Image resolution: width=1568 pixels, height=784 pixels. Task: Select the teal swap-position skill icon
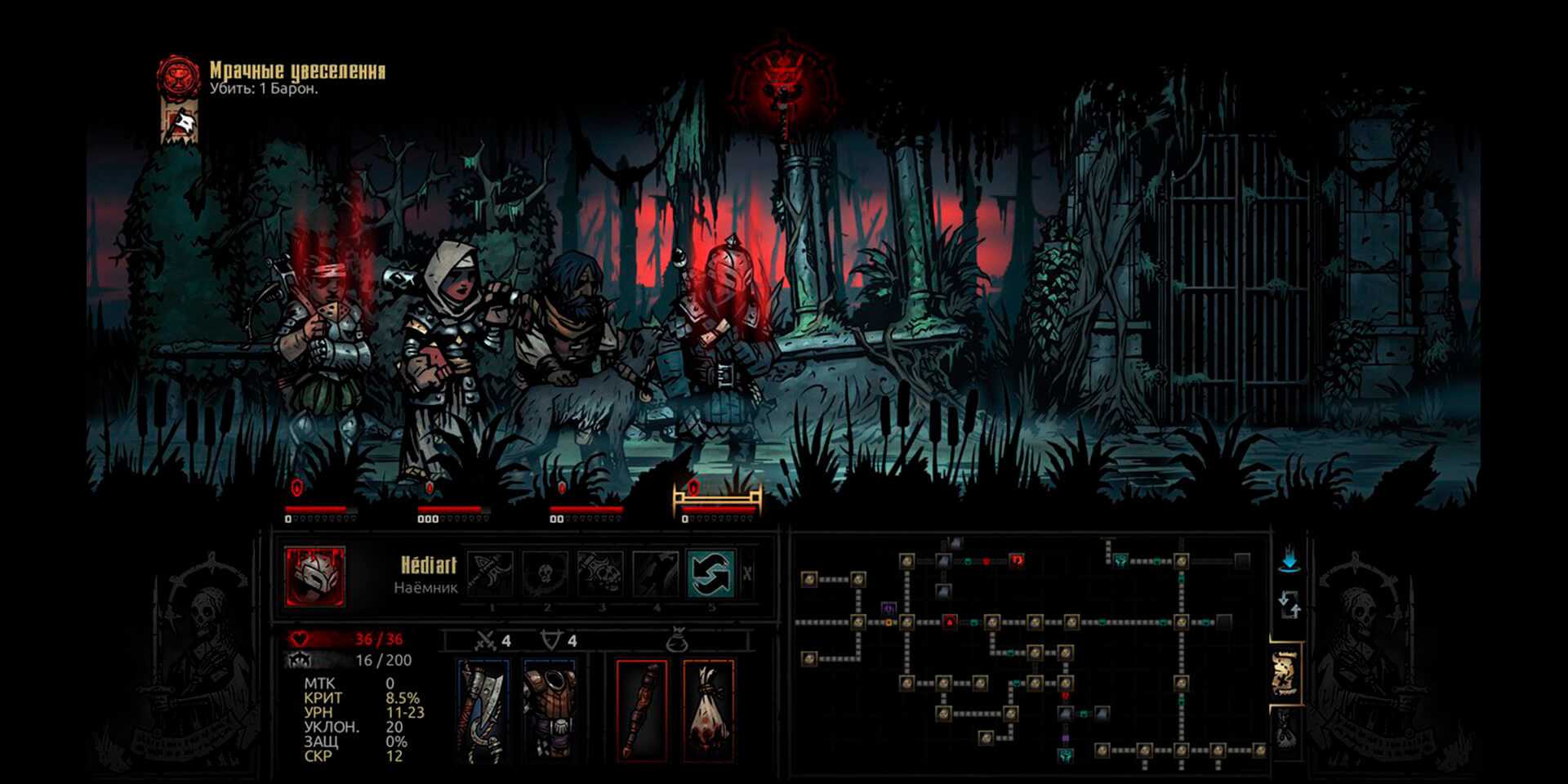click(710, 573)
